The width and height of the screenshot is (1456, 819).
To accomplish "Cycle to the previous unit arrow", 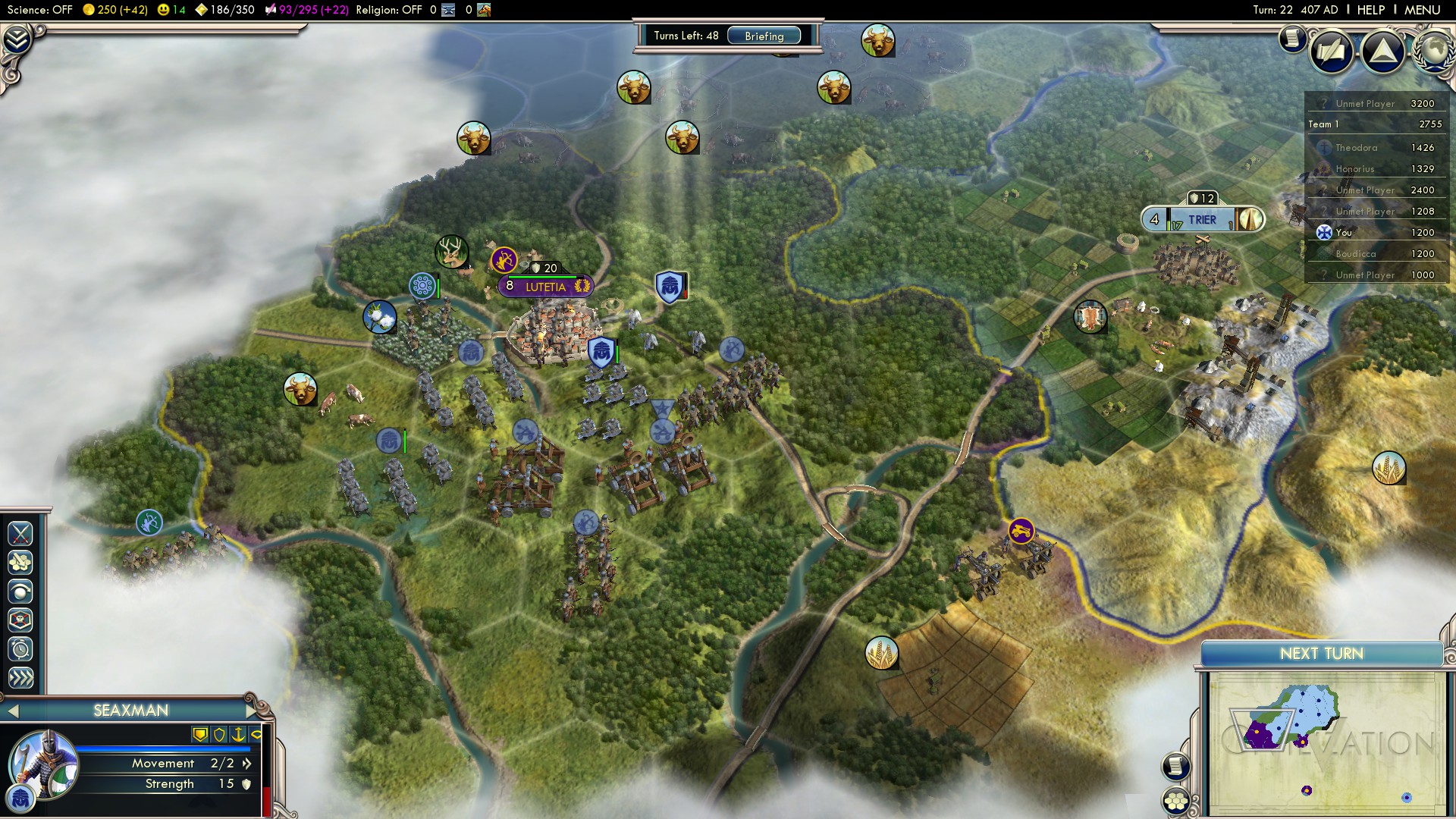I will pos(11,711).
